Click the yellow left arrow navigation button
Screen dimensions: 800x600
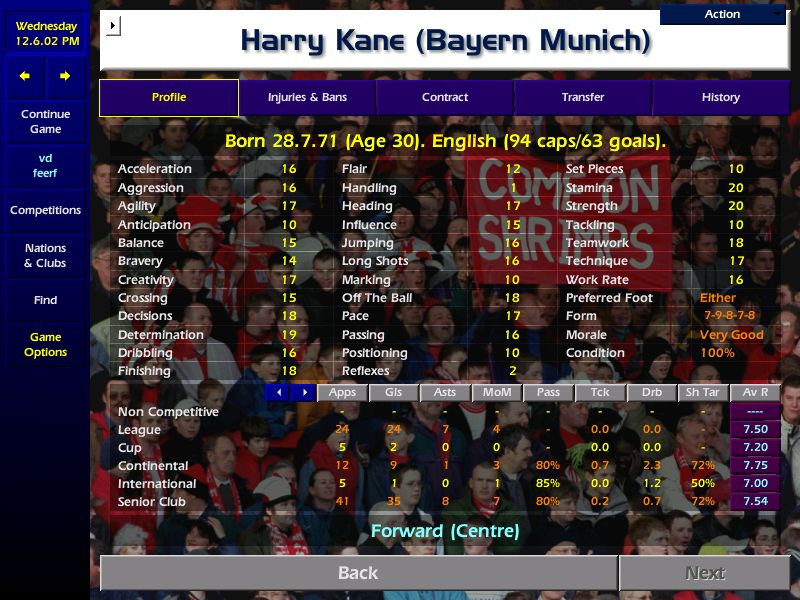[x=25, y=76]
